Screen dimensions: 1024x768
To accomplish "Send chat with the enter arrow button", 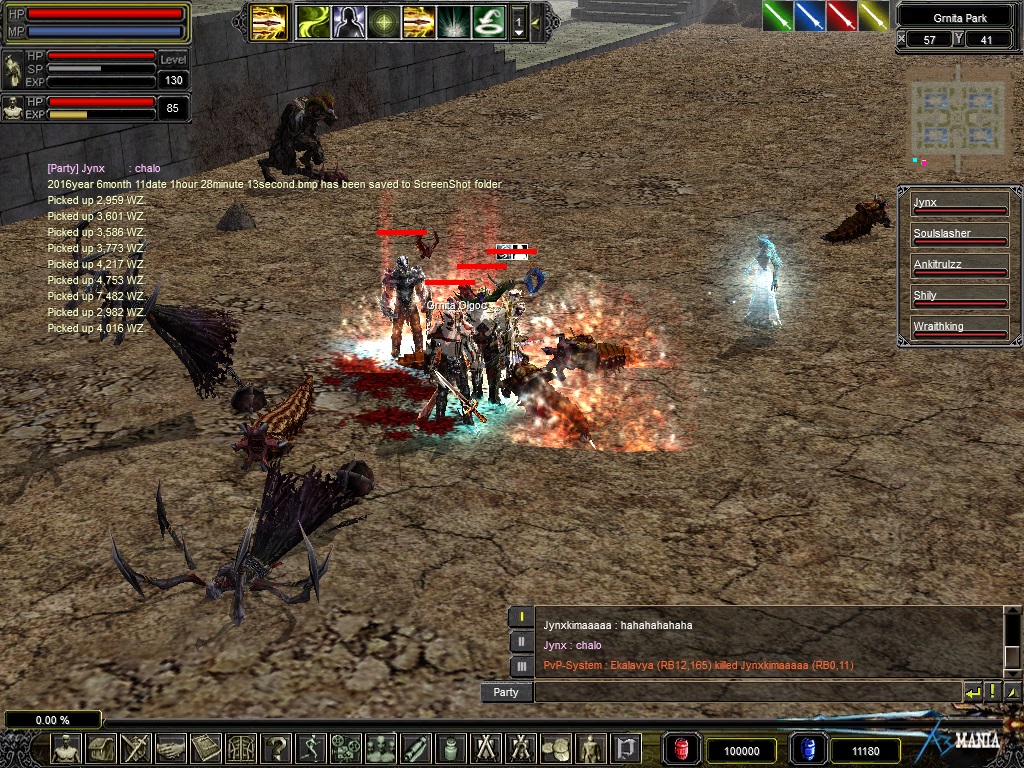I will click(x=972, y=692).
